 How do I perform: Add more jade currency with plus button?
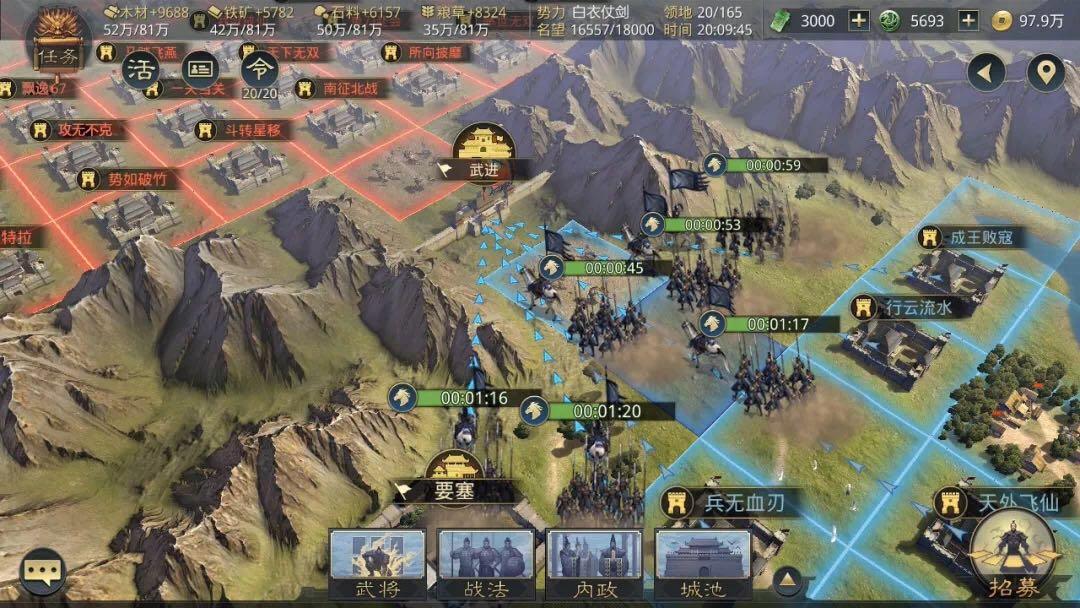click(858, 20)
